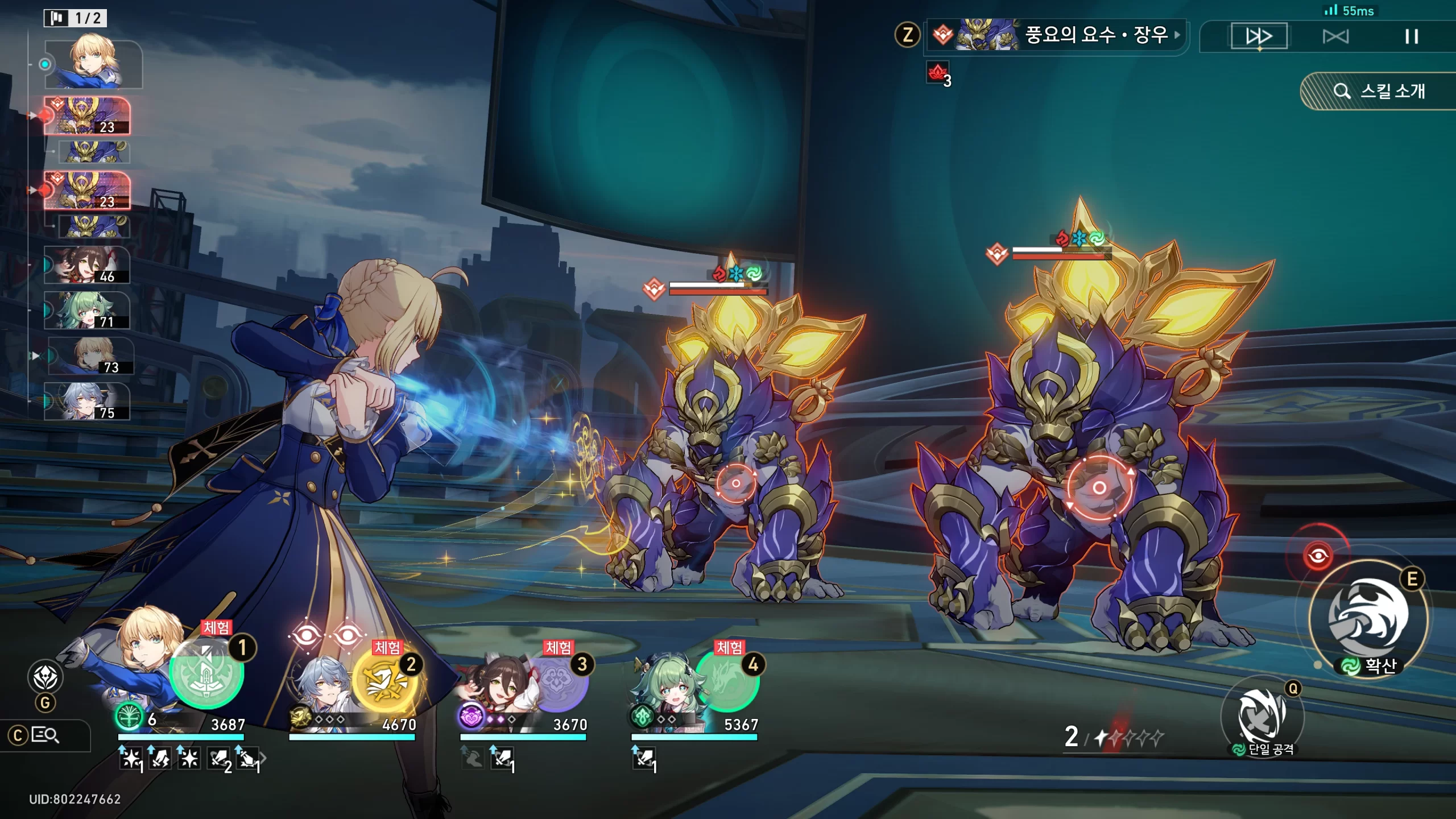Click the rose-shaped icon above the G key
The width and height of the screenshot is (1456, 819).
tap(45, 677)
